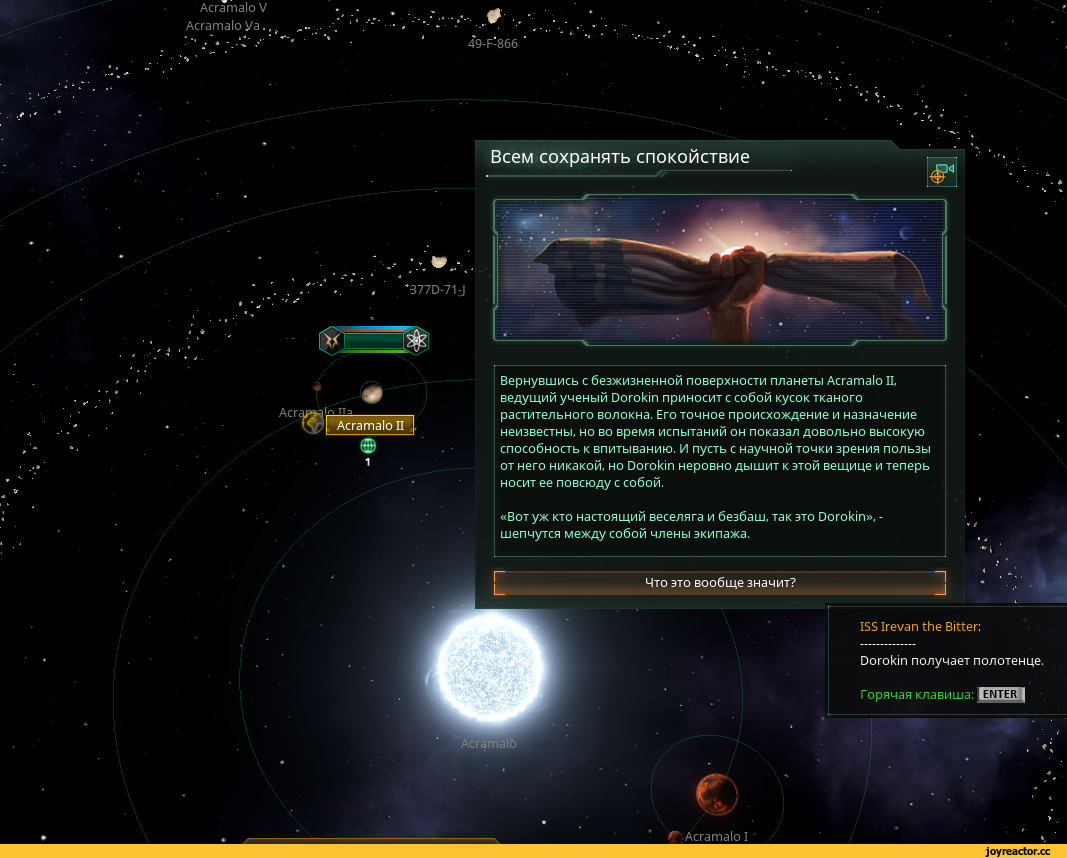
Task: Choose the "Что это вообще значит?" reply option
Action: click(720, 582)
